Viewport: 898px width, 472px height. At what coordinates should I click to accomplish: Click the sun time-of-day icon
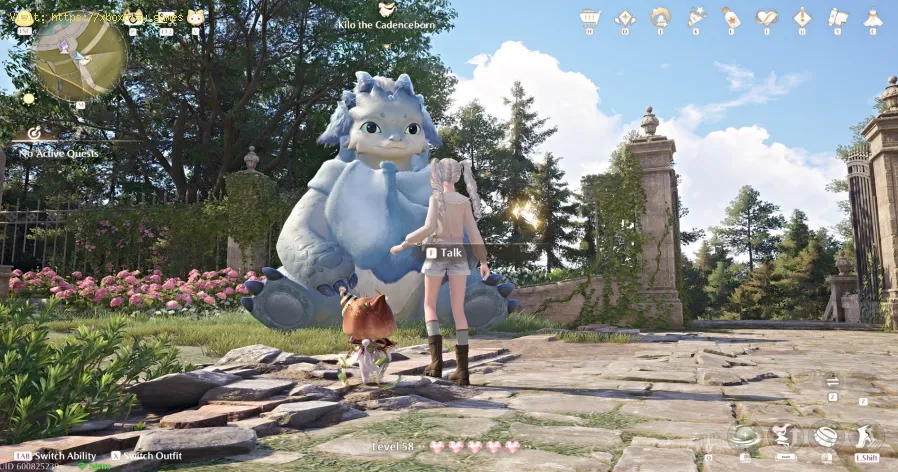(28, 98)
